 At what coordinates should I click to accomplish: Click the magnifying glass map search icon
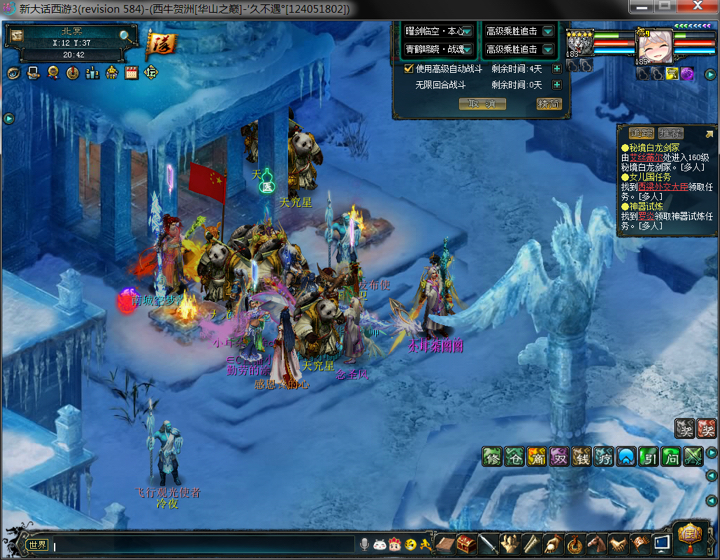(125, 35)
